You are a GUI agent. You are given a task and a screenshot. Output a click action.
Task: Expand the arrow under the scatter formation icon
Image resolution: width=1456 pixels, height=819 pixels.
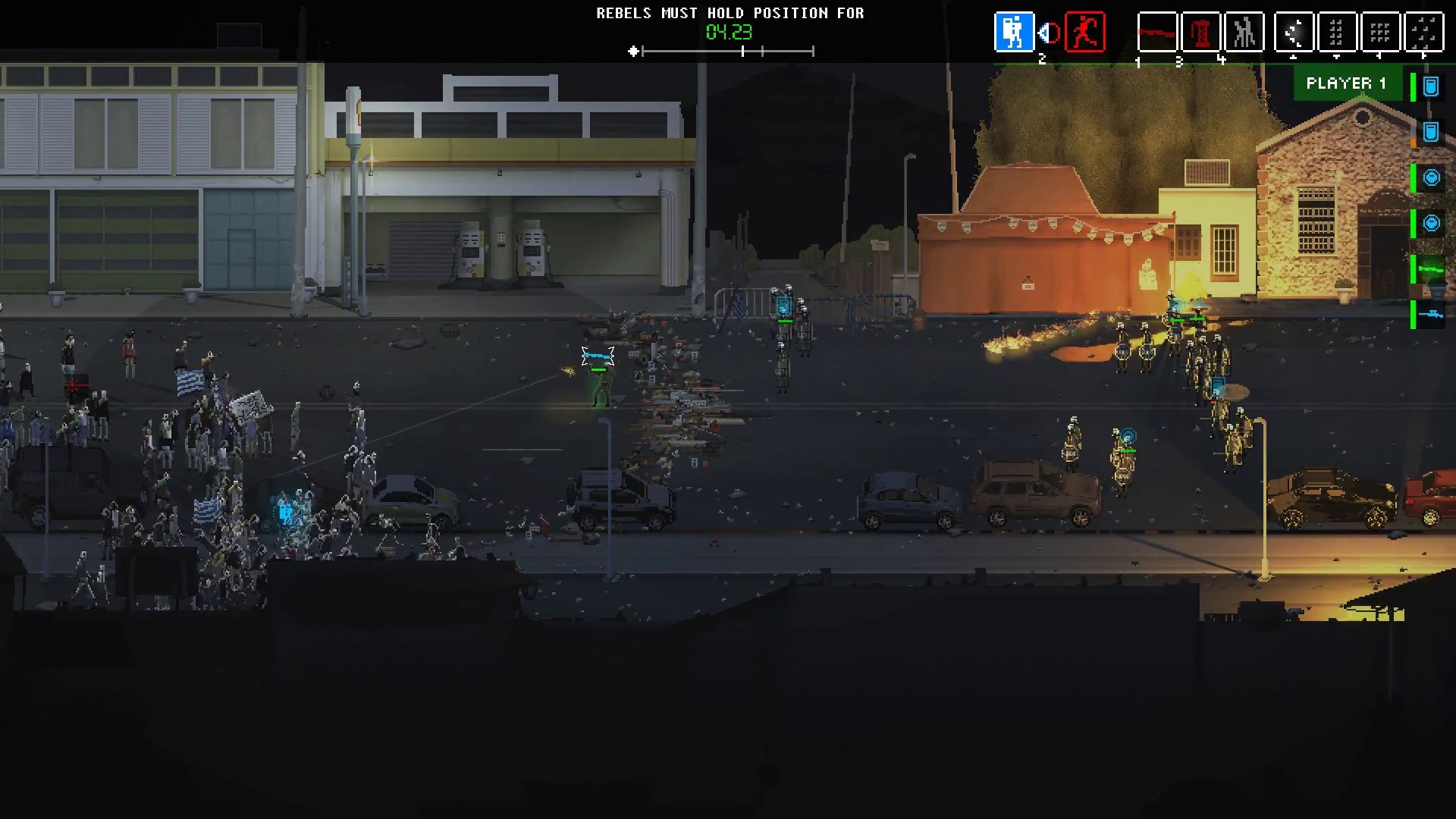click(x=1294, y=55)
